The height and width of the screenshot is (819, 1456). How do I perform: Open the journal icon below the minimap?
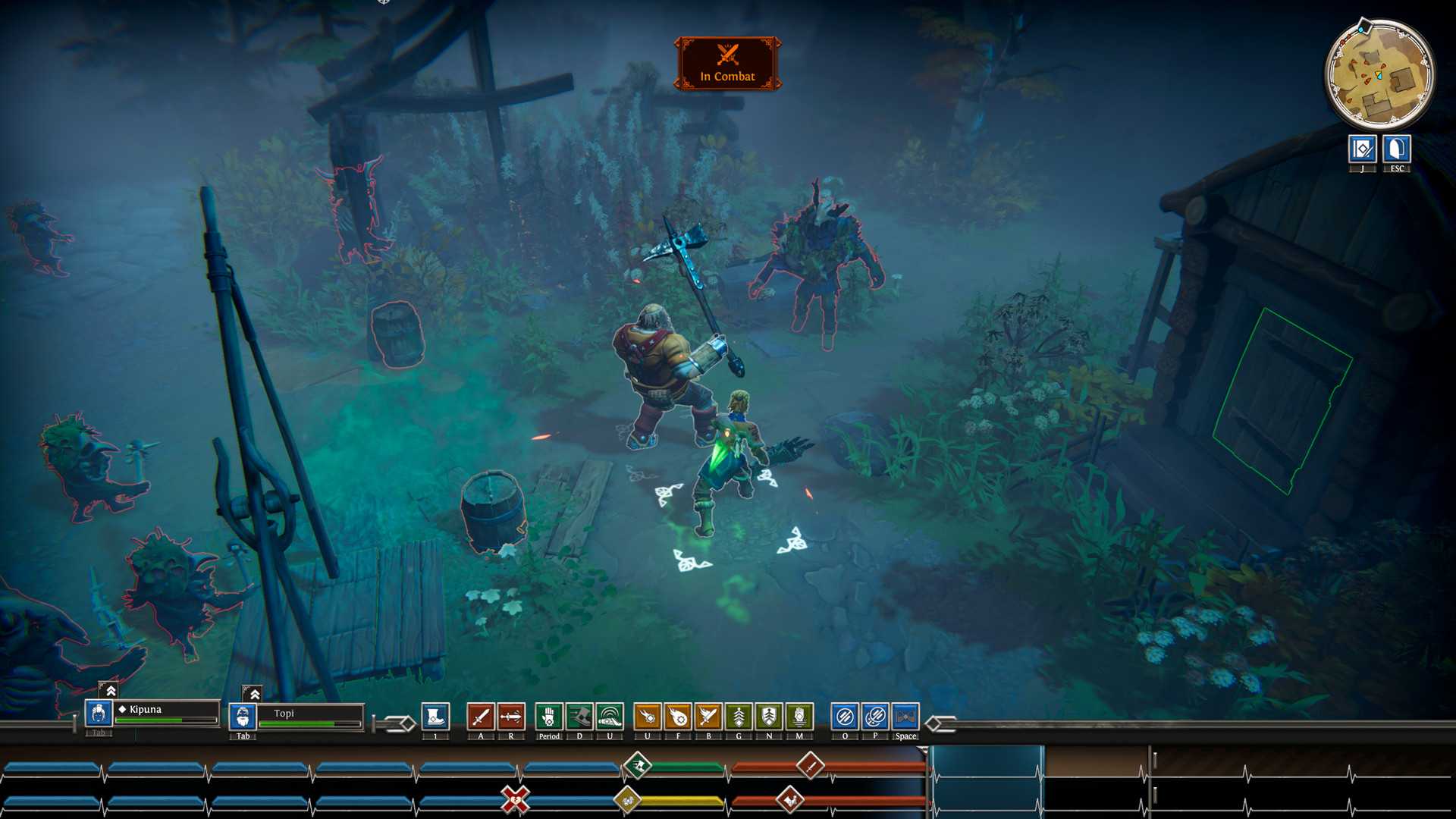point(1362,149)
